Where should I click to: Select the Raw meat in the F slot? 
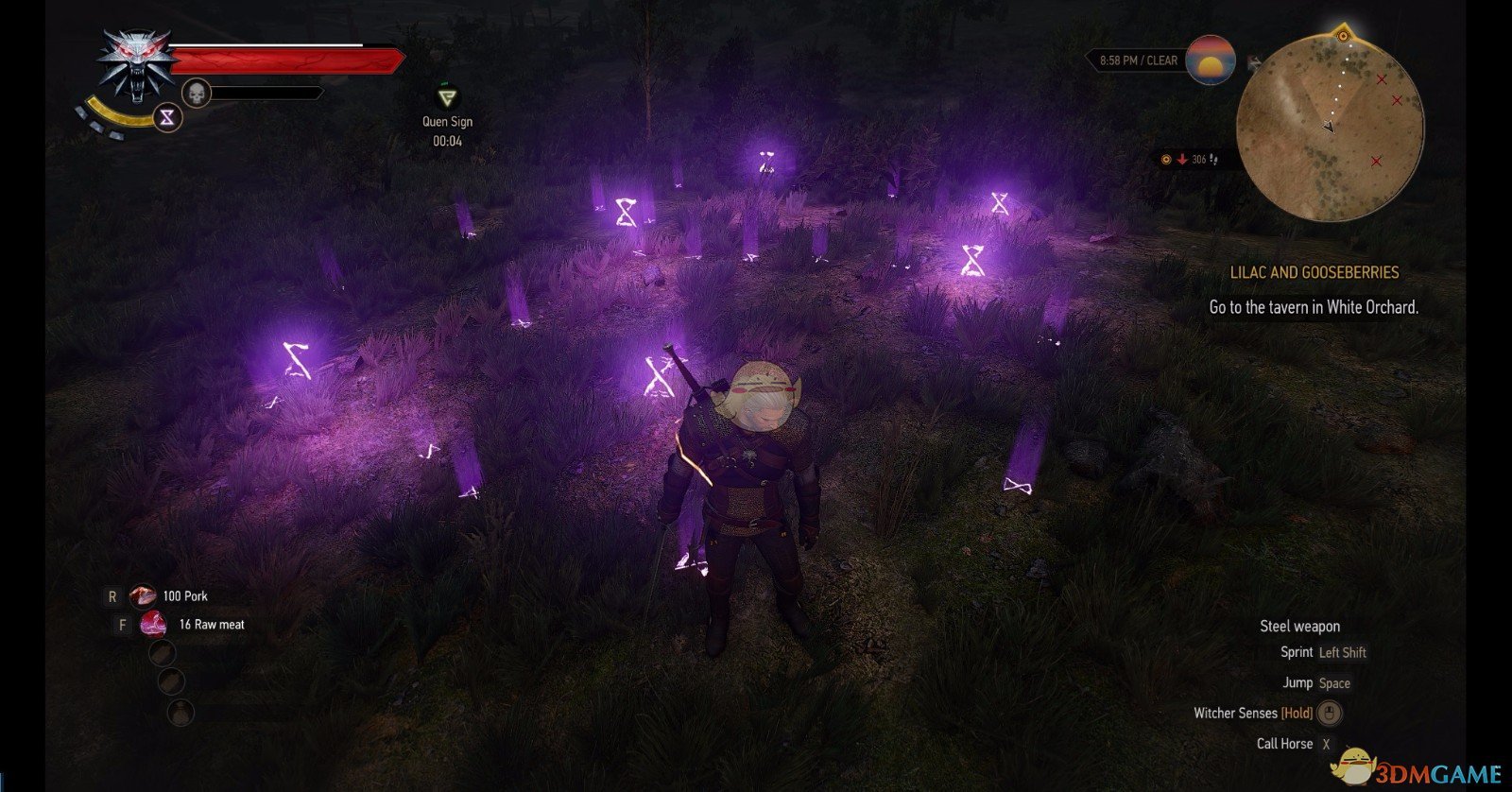[151, 624]
